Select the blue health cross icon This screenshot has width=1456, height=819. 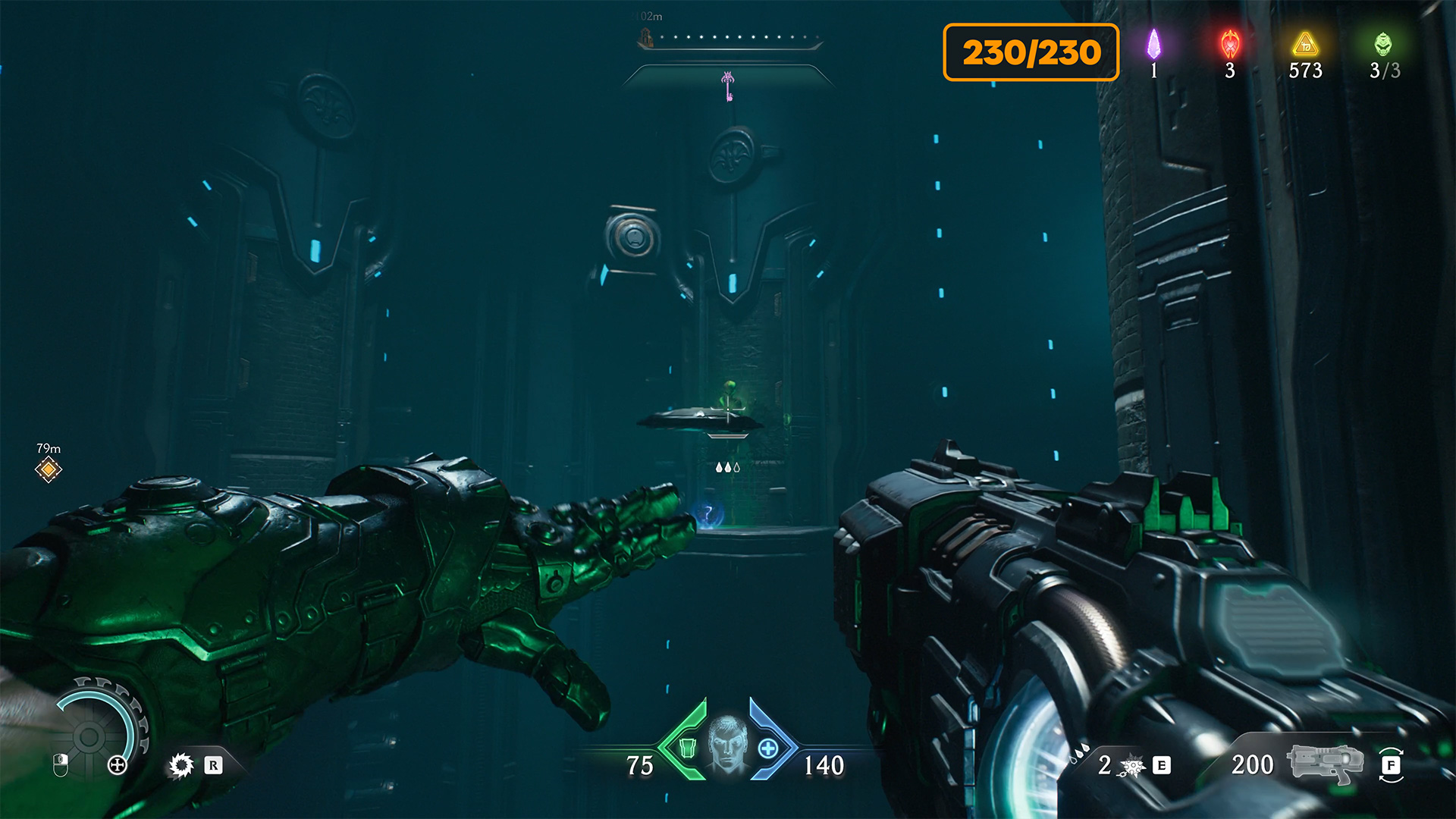pyautogui.click(x=768, y=748)
